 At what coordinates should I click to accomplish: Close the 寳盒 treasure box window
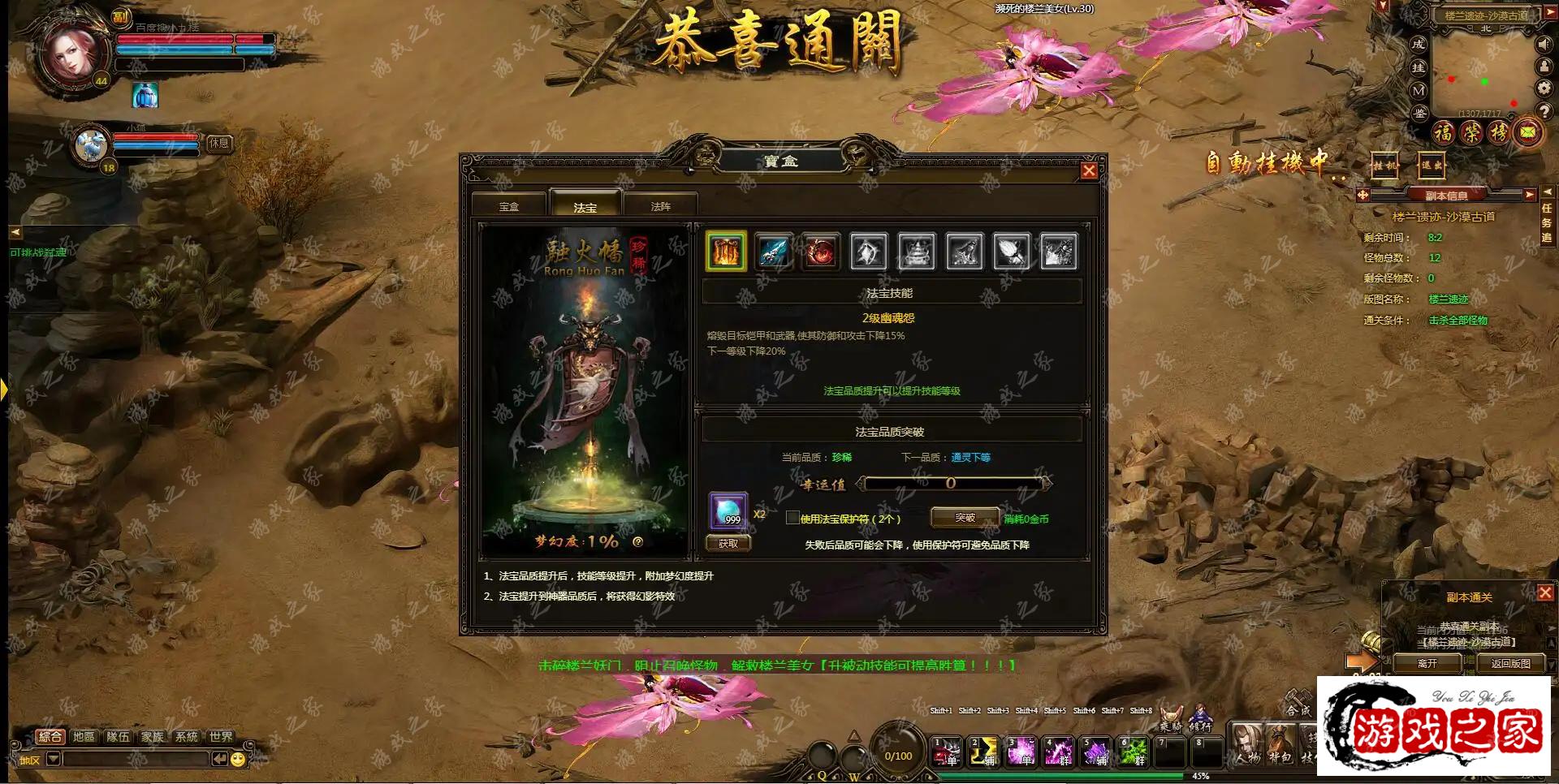(1089, 170)
